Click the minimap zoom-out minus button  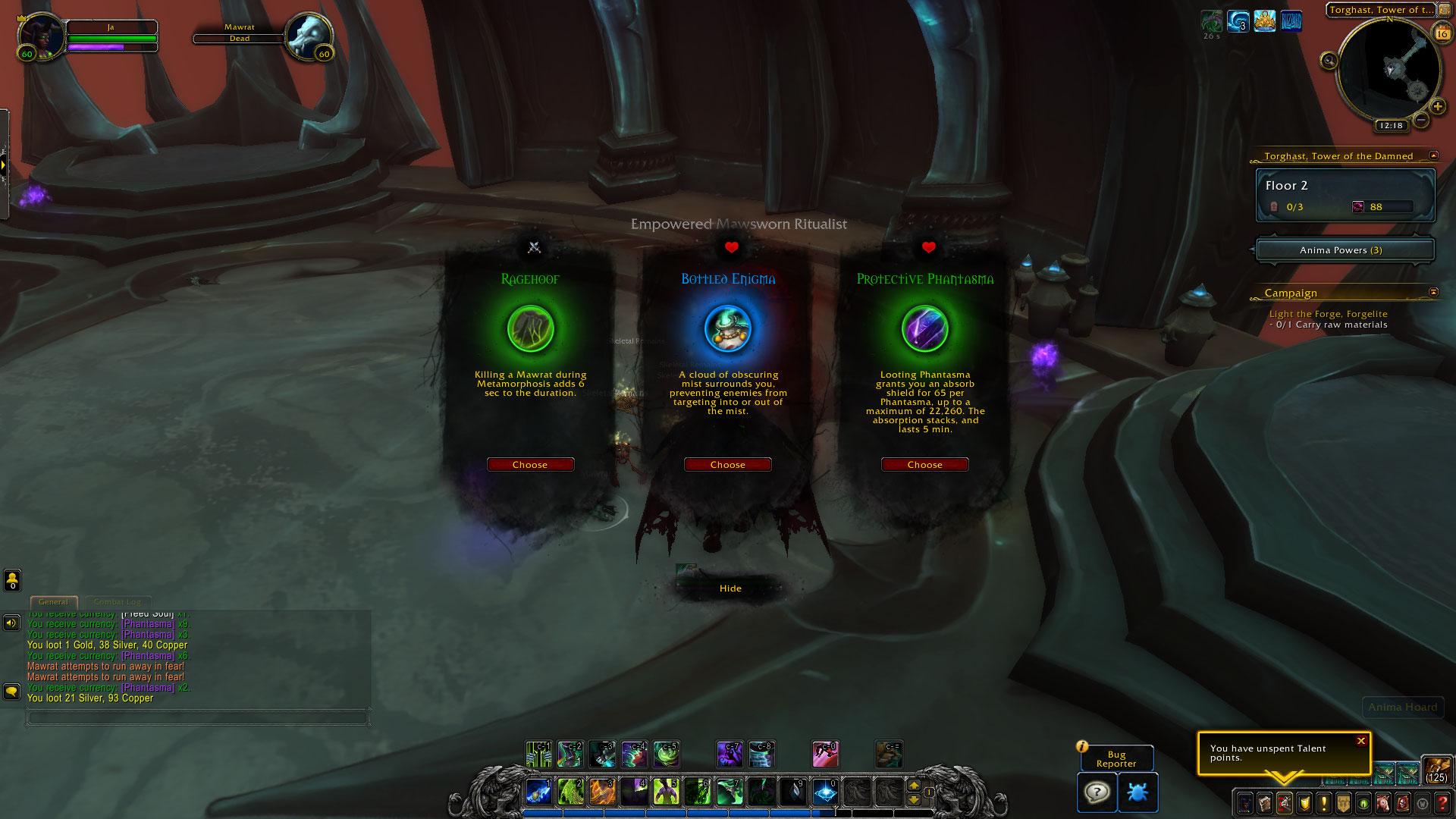point(1421,120)
